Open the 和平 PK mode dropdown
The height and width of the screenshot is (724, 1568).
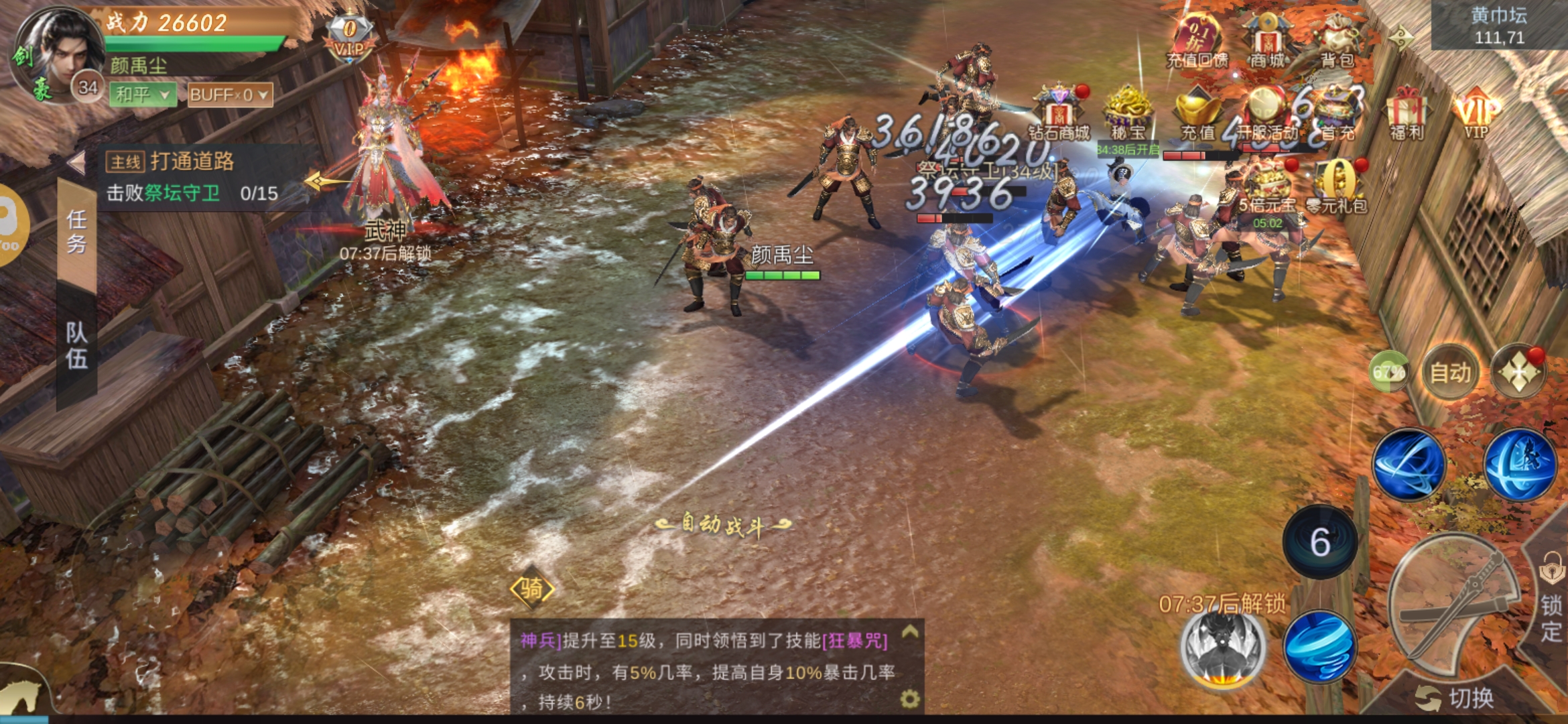(143, 95)
